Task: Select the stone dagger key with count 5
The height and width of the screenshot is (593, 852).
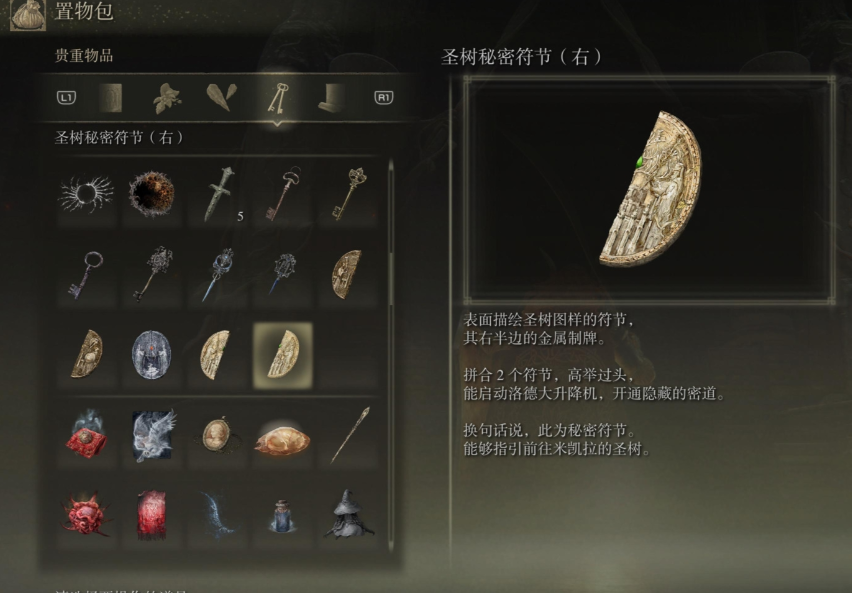Action: pyautogui.click(x=217, y=192)
